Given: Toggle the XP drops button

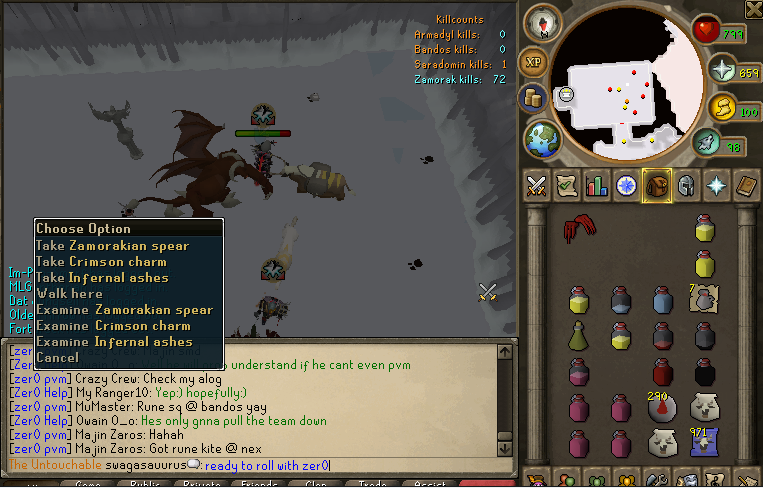Looking at the screenshot, I should tap(533, 59).
